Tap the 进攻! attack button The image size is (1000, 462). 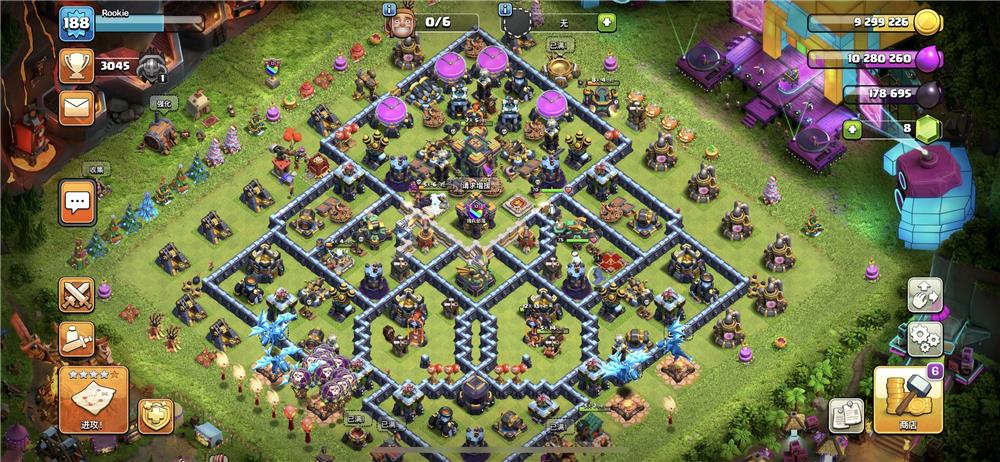click(x=93, y=399)
